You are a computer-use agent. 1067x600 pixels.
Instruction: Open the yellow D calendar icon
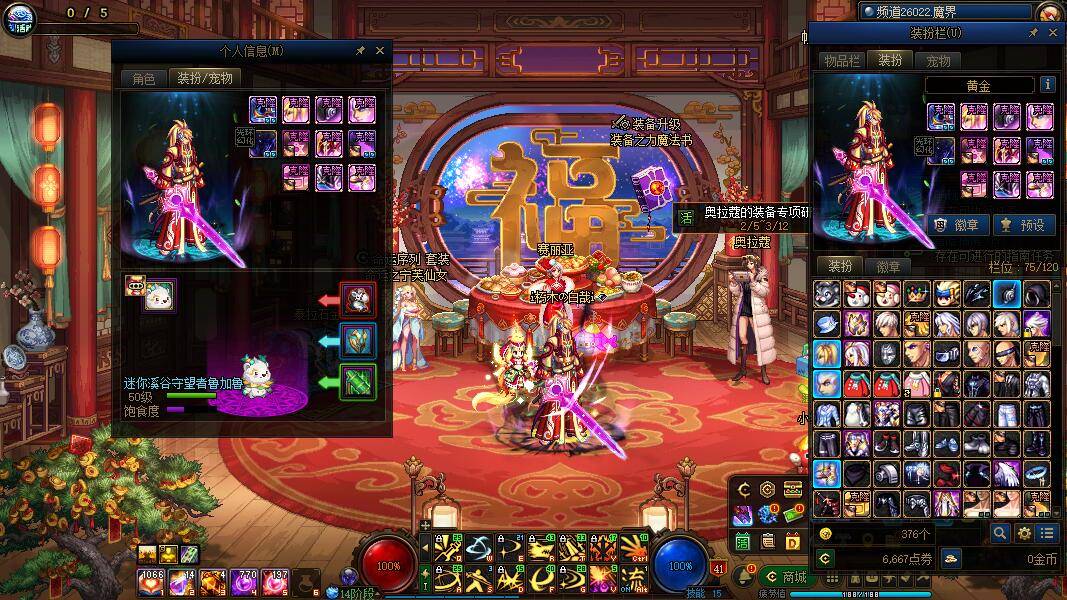click(x=792, y=541)
